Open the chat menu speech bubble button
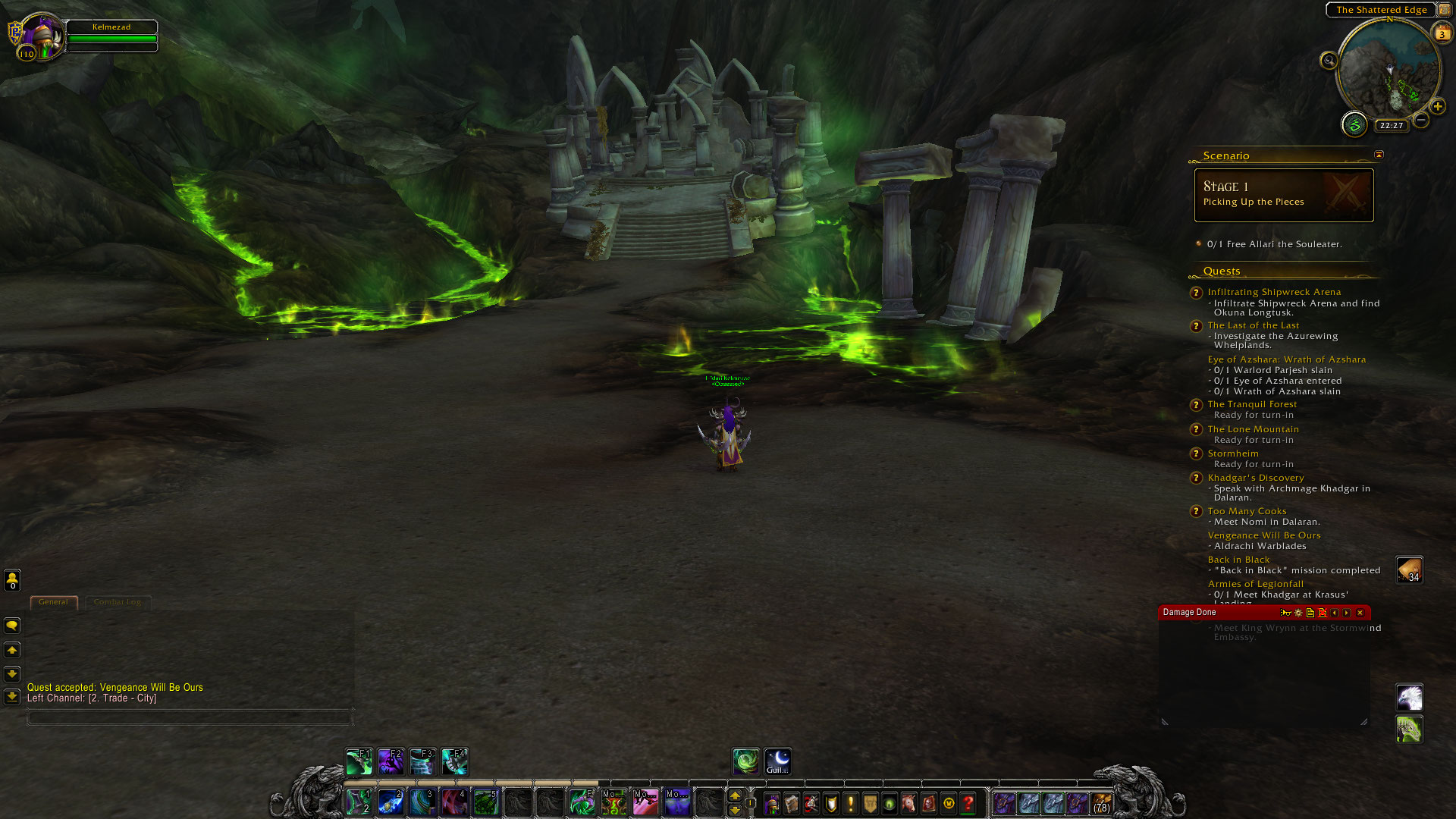This screenshot has width=1456, height=819. (12, 626)
